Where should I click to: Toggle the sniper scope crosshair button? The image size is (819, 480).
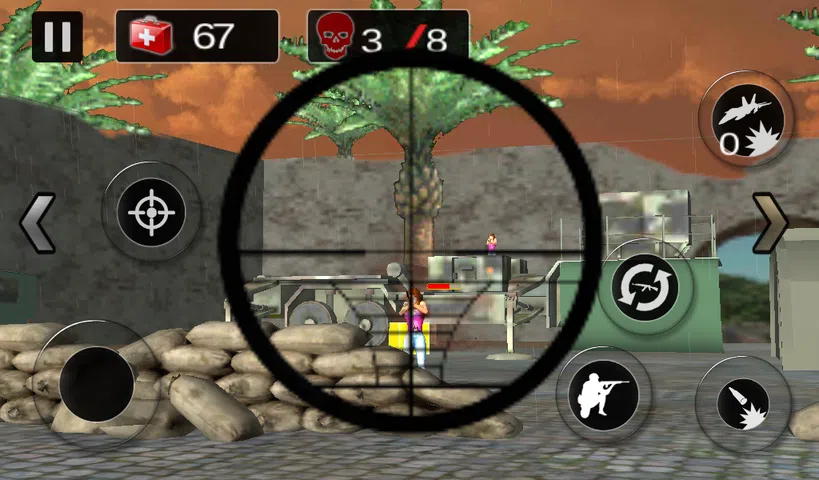(151, 212)
